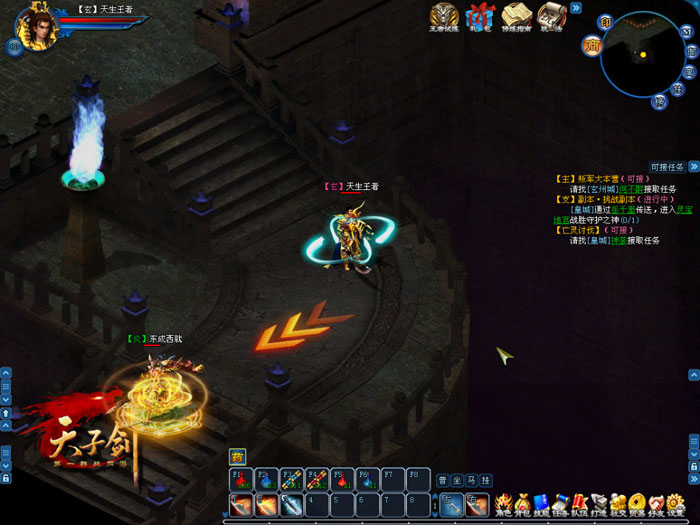The image size is (700, 525).
Task: Open the 可接任务 available quests tab
Action: [667, 167]
